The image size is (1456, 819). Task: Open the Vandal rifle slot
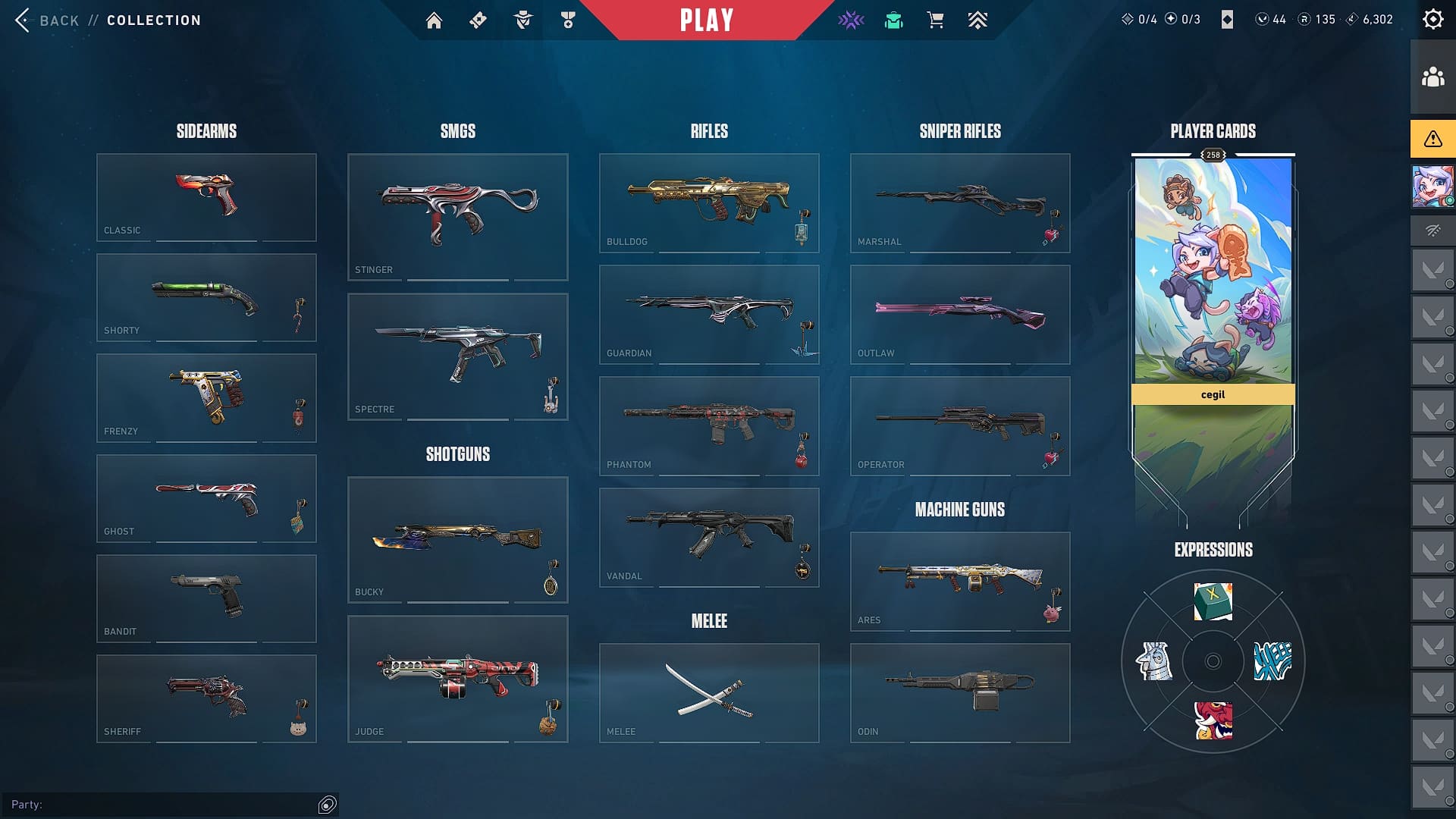708,537
